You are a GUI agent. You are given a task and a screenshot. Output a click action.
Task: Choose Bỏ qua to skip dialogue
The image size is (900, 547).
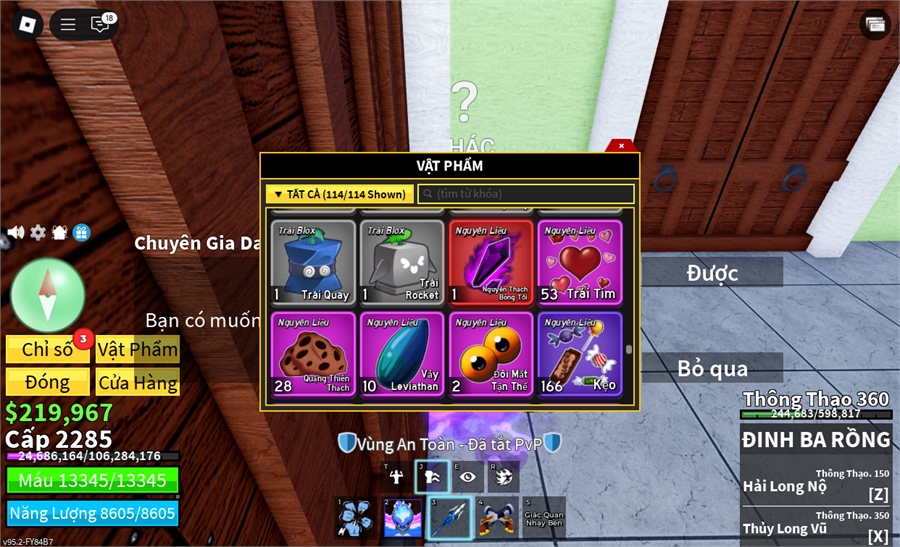click(712, 368)
